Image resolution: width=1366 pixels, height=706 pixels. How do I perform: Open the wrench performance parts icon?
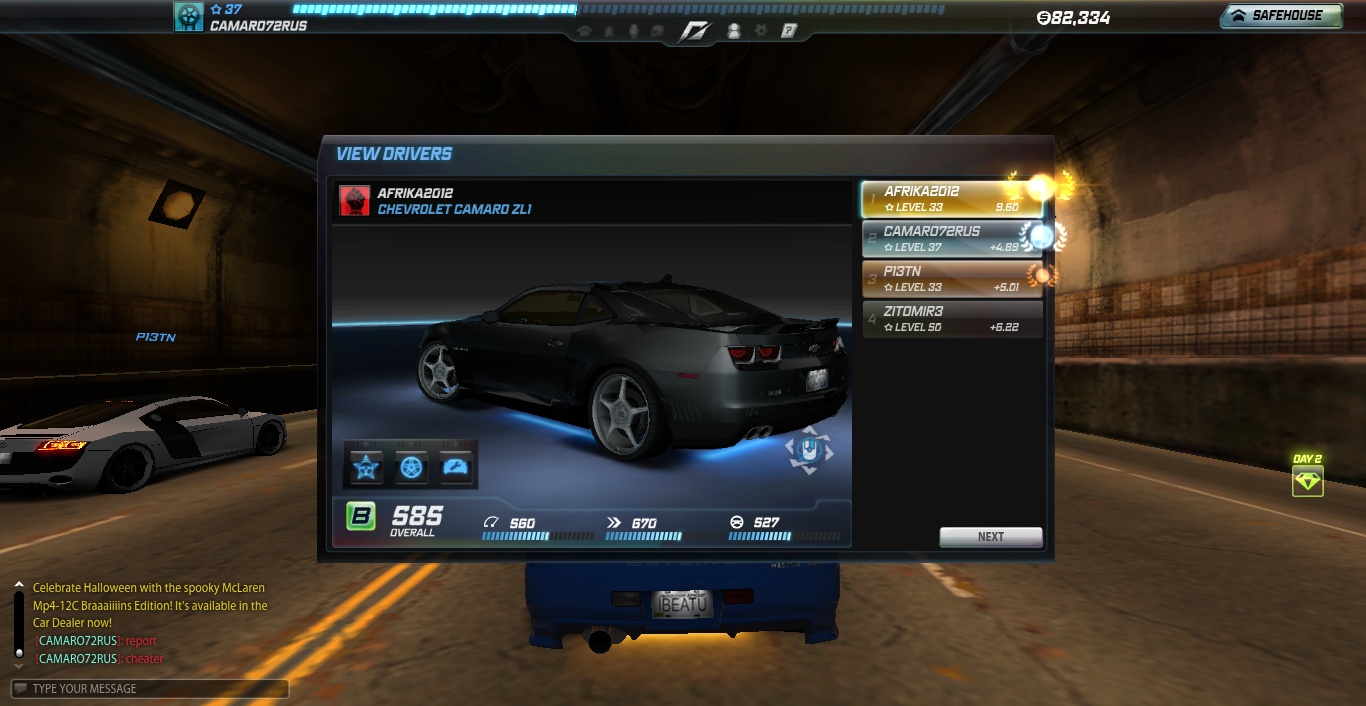(x=456, y=466)
